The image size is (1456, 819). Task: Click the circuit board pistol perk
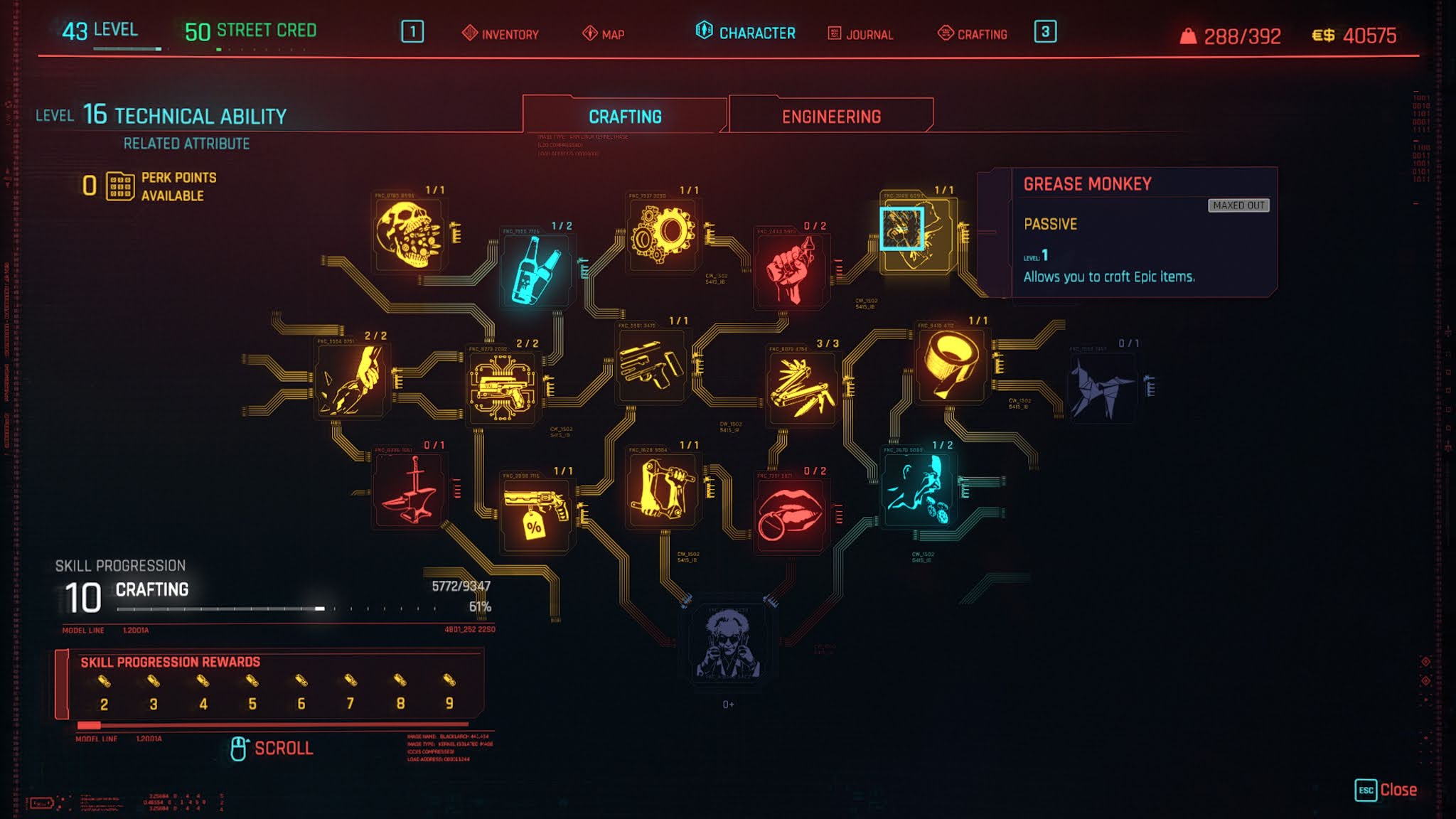tap(502, 387)
